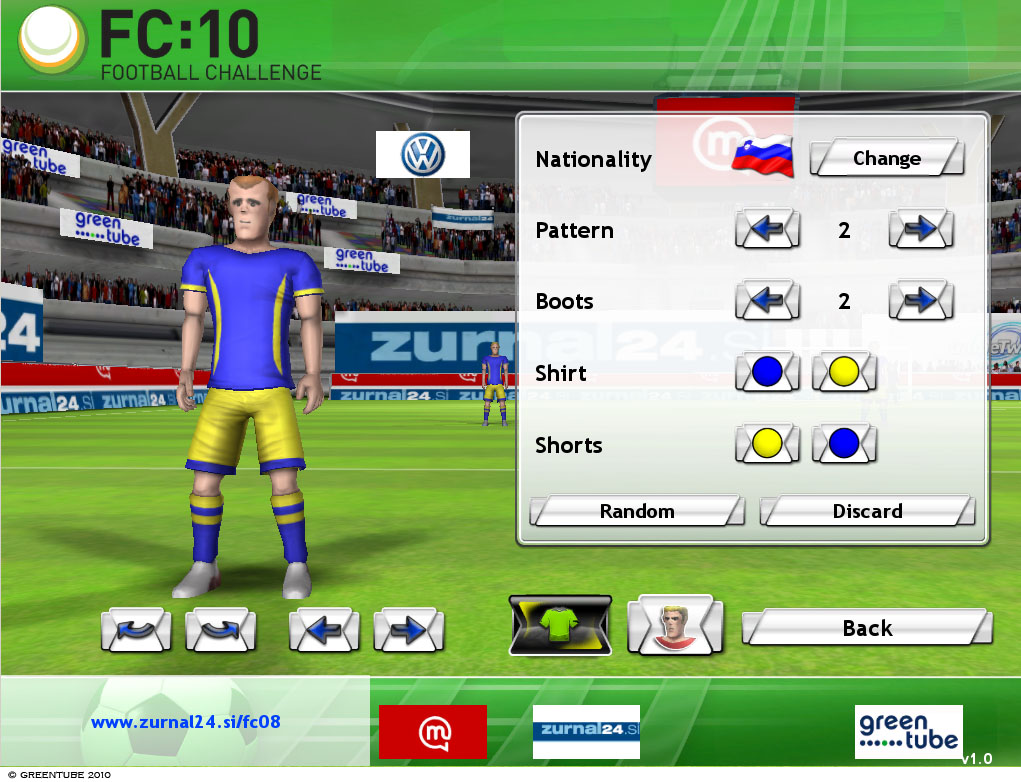Randomize the kit with Random button
Viewport: 1021px width, 782px height.
(637, 511)
